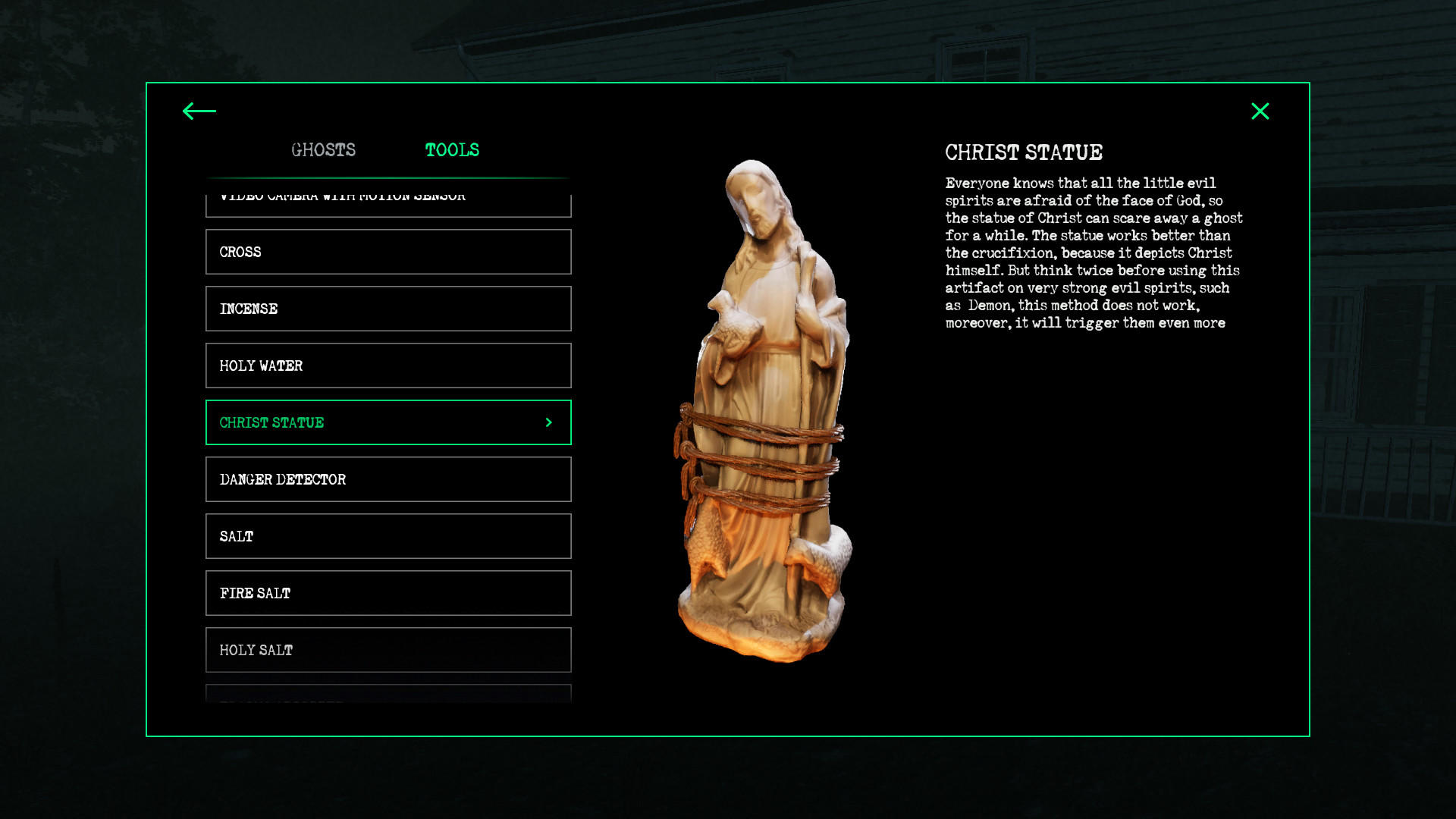The image size is (1456, 819).
Task: Select HOLY WATER from the tools list
Action: [x=388, y=366]
